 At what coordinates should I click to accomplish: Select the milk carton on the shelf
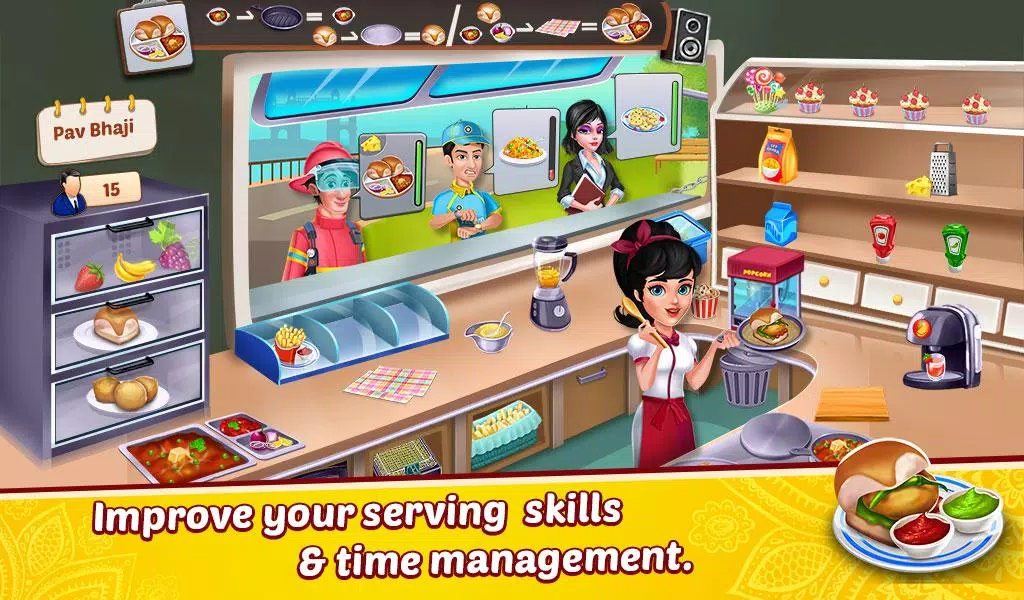point(778,224)
